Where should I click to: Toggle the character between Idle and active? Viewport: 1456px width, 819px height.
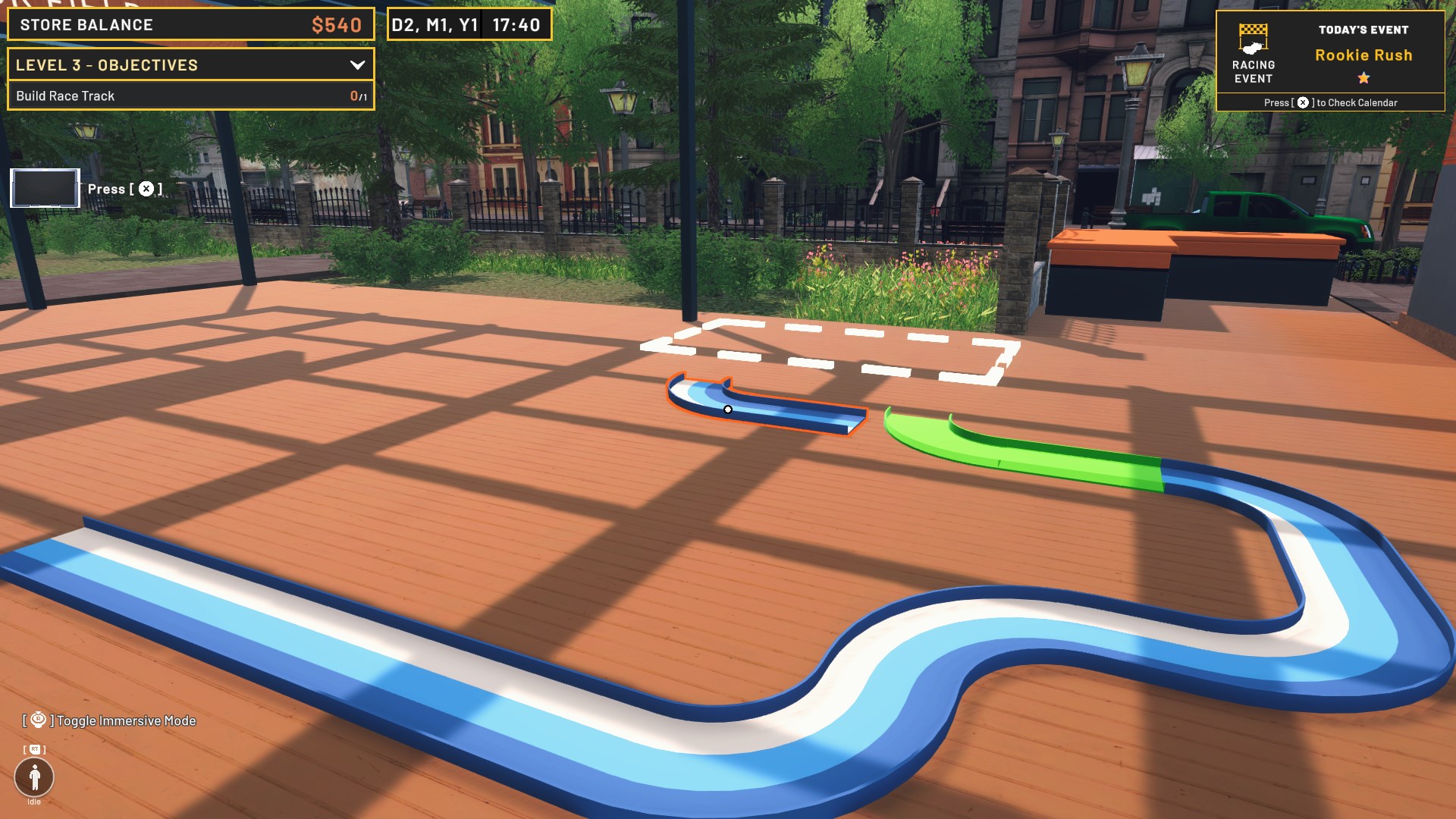coord(33,775)
